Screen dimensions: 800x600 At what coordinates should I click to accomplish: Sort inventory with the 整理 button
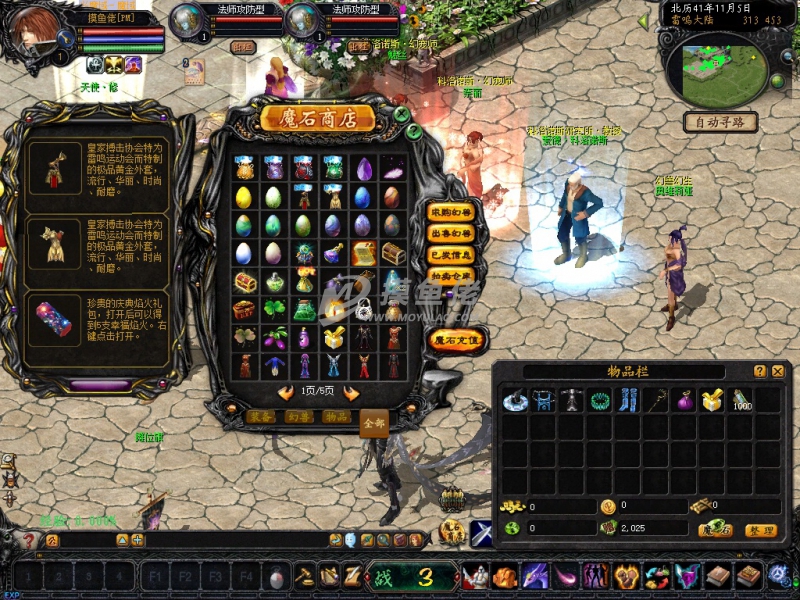(761, 530)
